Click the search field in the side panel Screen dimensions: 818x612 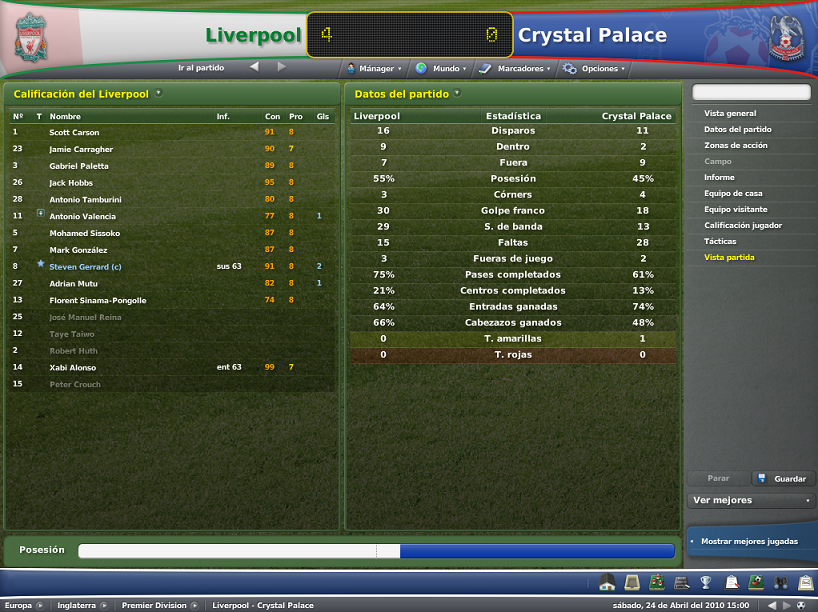[751, 92]
